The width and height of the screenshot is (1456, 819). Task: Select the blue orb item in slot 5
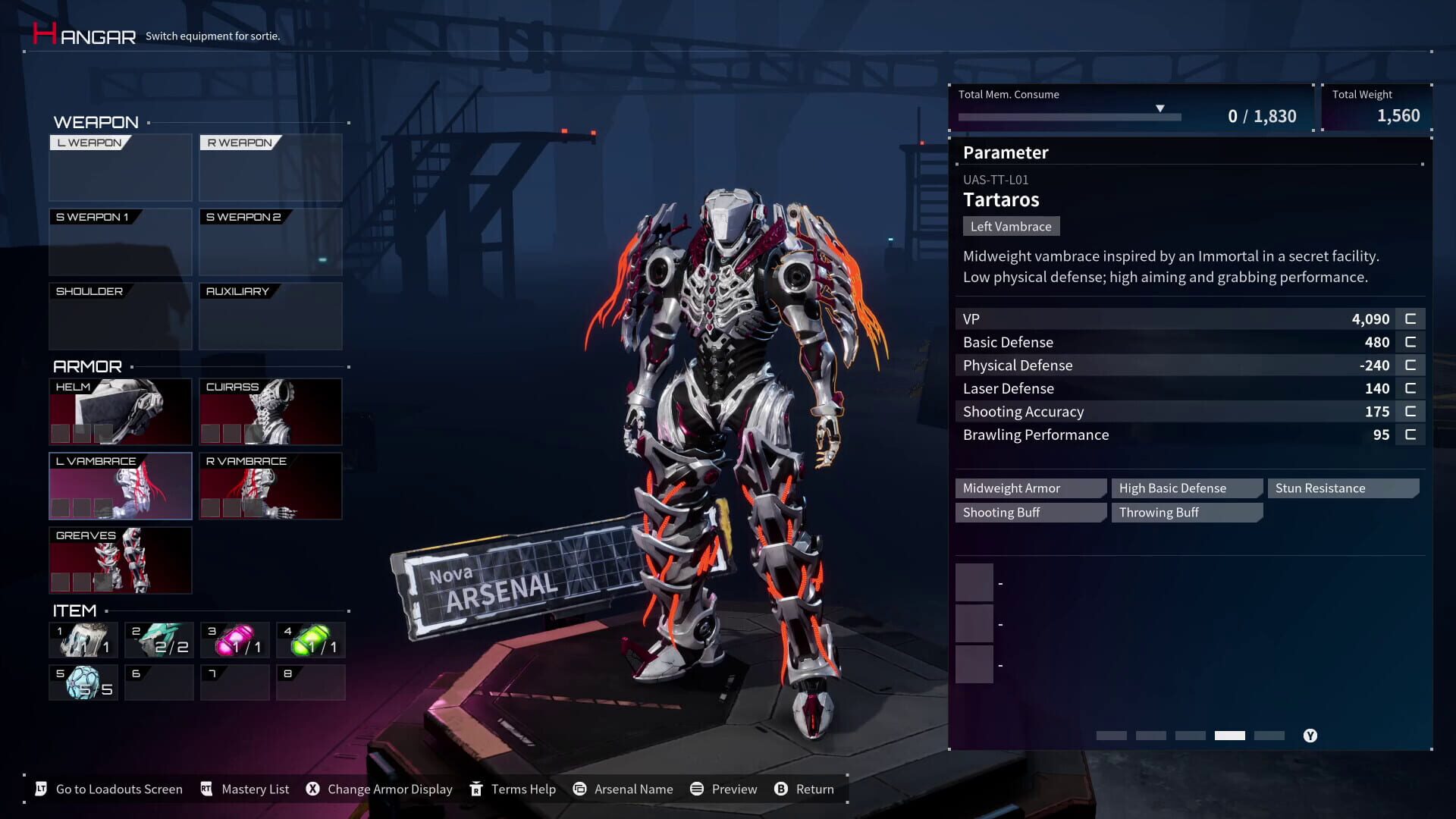(83, 682)
